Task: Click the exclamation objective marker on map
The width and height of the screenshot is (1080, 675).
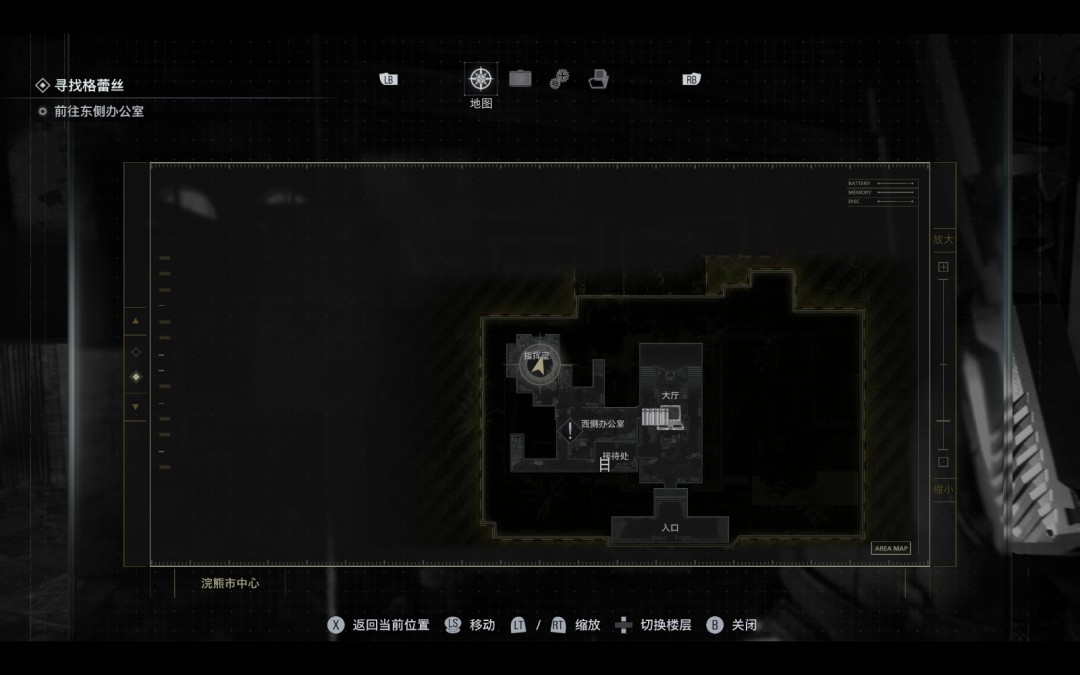Action: 570,431
